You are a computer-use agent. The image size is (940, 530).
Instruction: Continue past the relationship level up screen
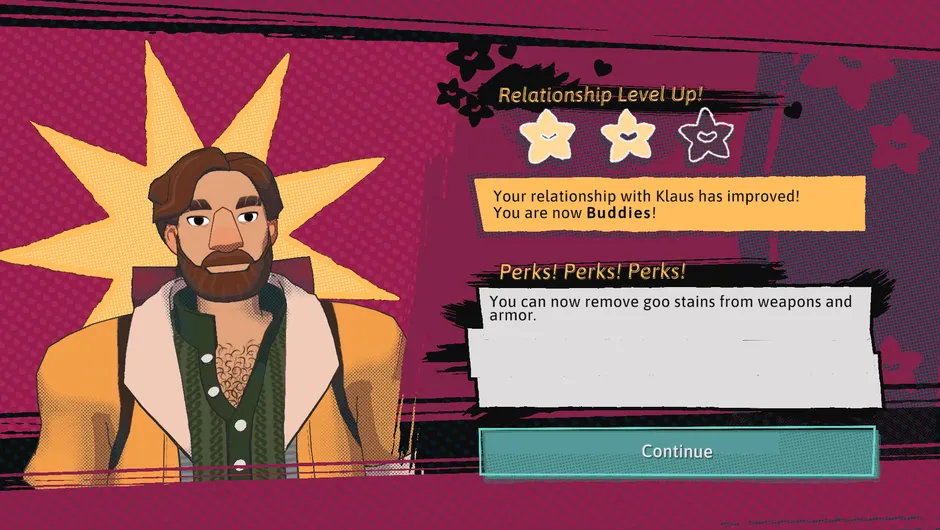click(x=677, y=451)
